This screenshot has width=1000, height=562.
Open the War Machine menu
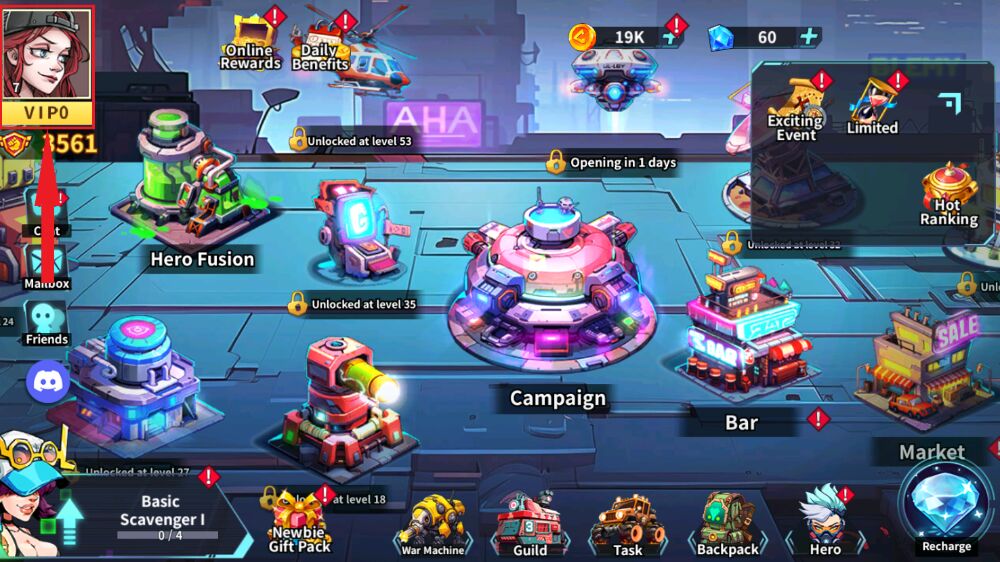tap(433, 525)
